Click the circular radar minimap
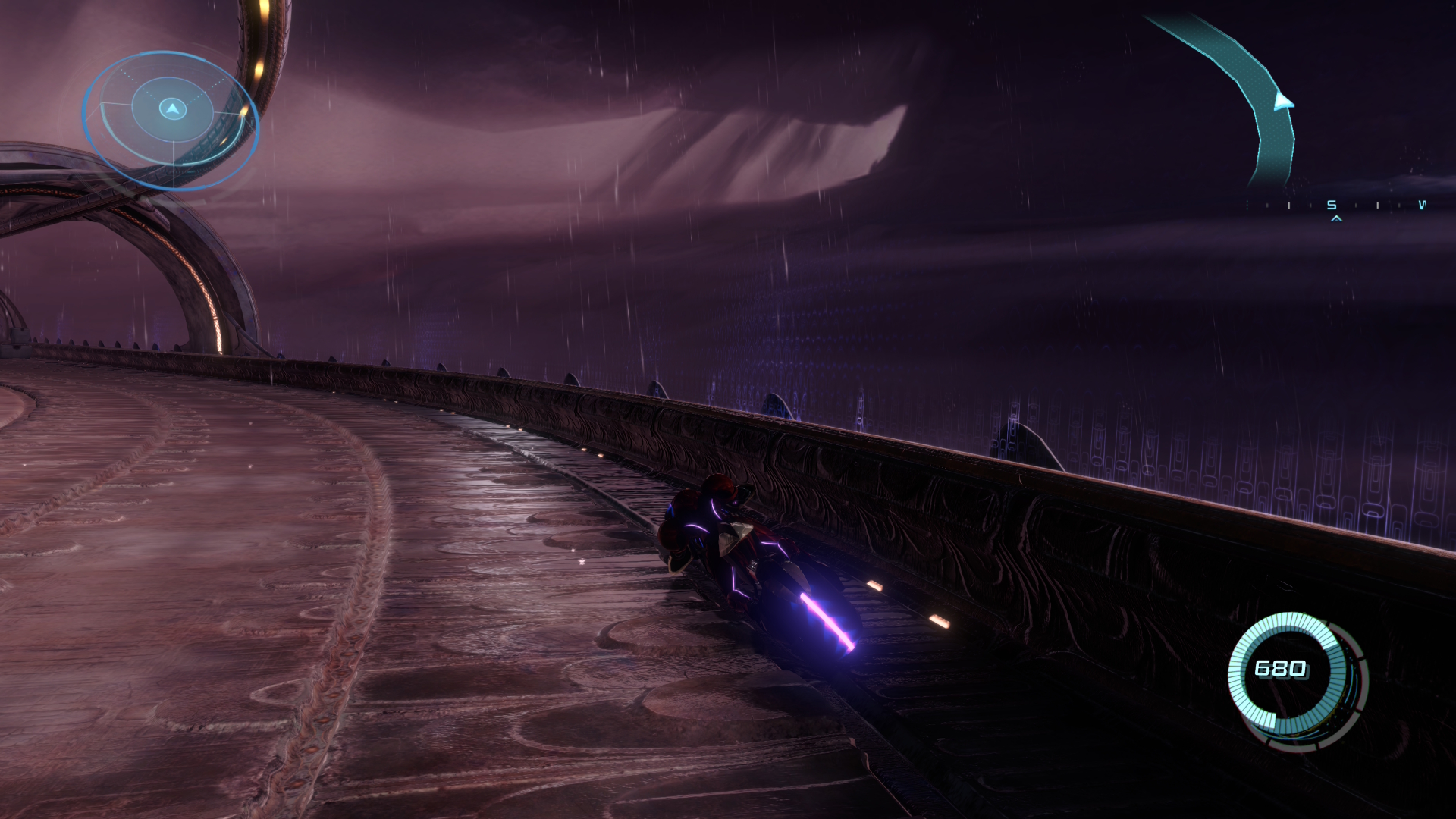Image resolution: width=1456 pixels, height=819 pixels. tap(171, 120)
